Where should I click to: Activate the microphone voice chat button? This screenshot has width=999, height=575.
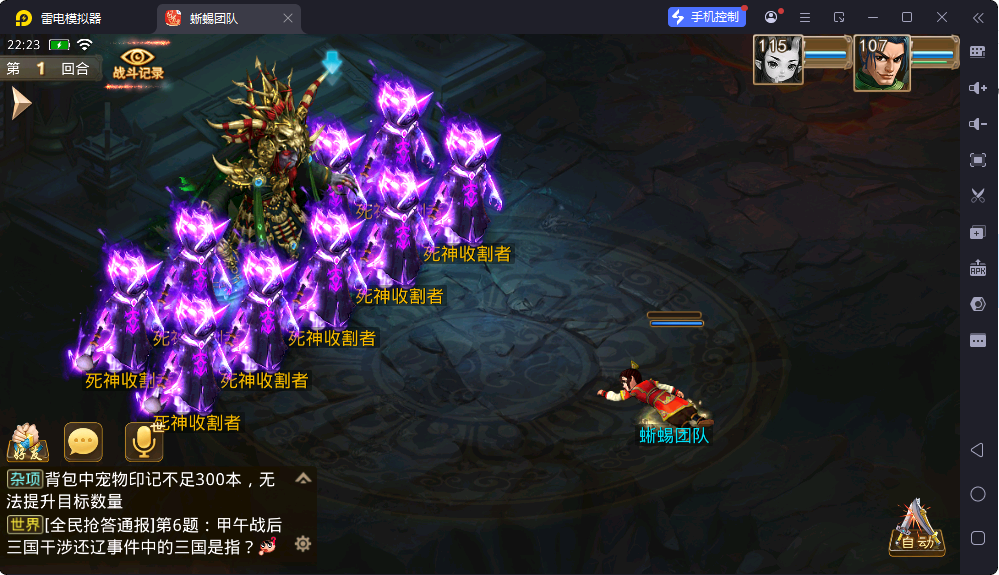[x=143, y=442]
